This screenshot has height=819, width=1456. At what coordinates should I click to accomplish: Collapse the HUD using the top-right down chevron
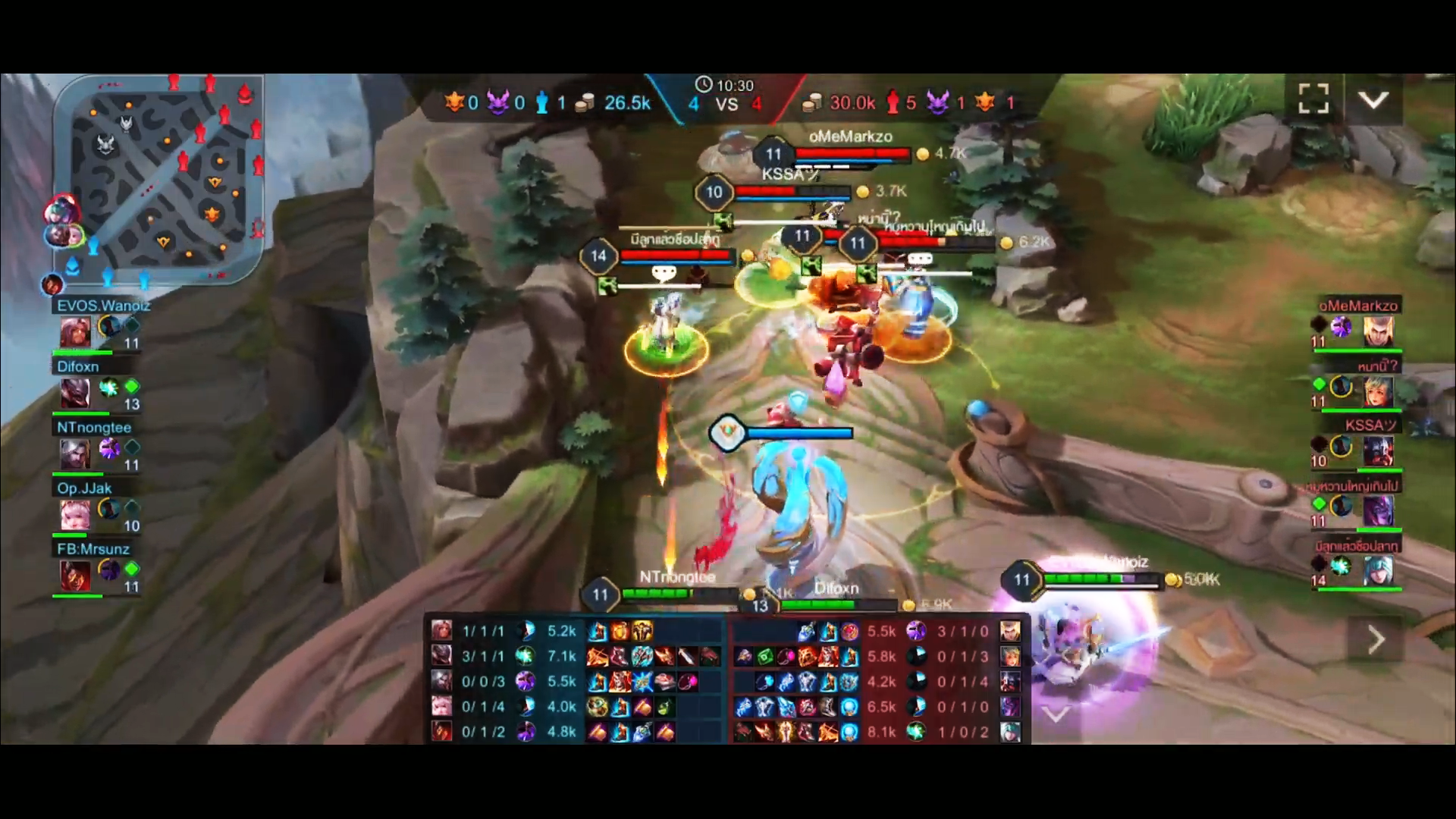(x=1373, y=99)
